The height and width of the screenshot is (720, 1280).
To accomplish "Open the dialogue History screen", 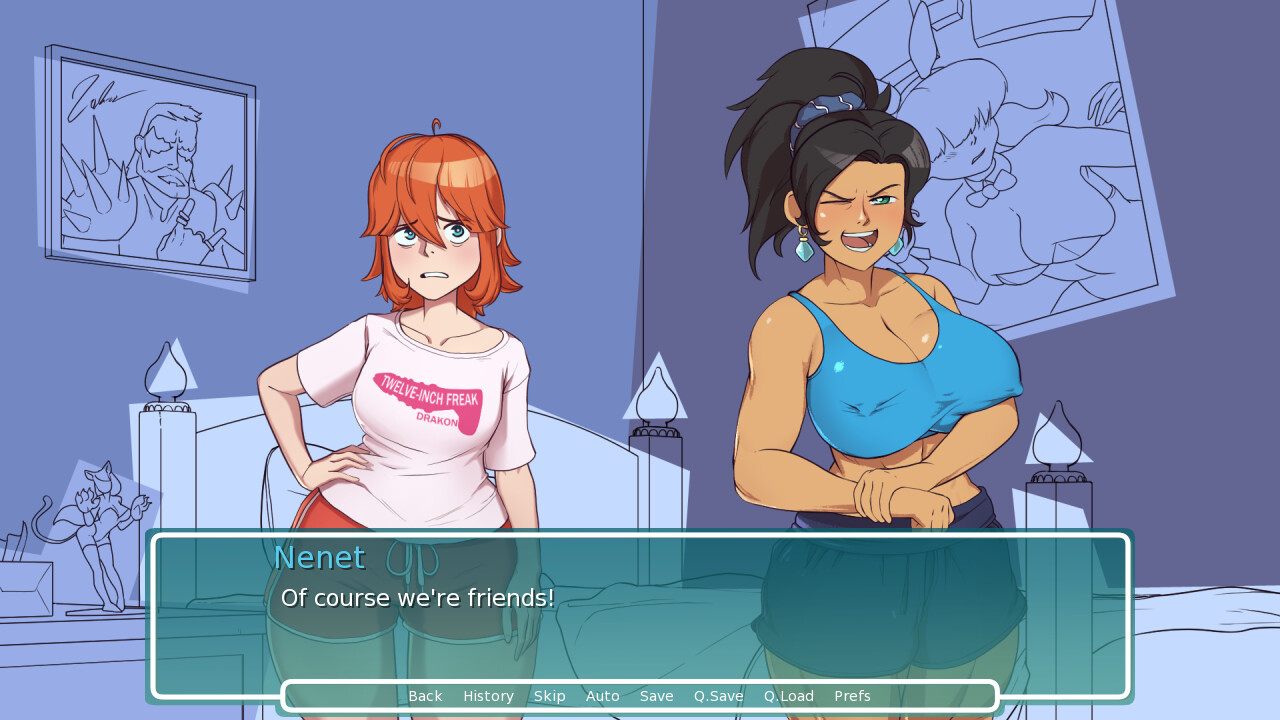I will 487,696.
